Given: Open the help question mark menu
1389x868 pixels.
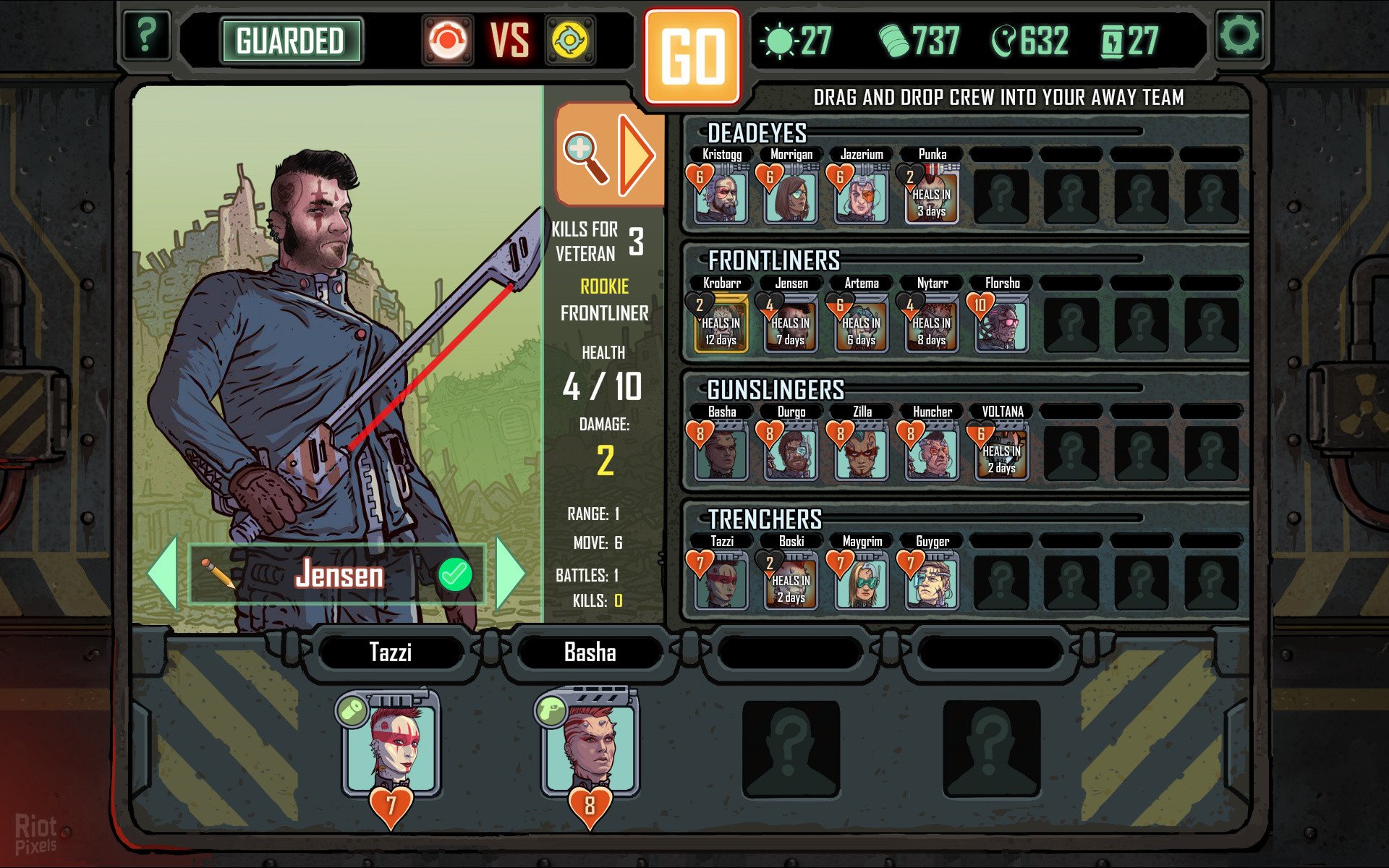Looking at the screenshot, I should point(146,35).
